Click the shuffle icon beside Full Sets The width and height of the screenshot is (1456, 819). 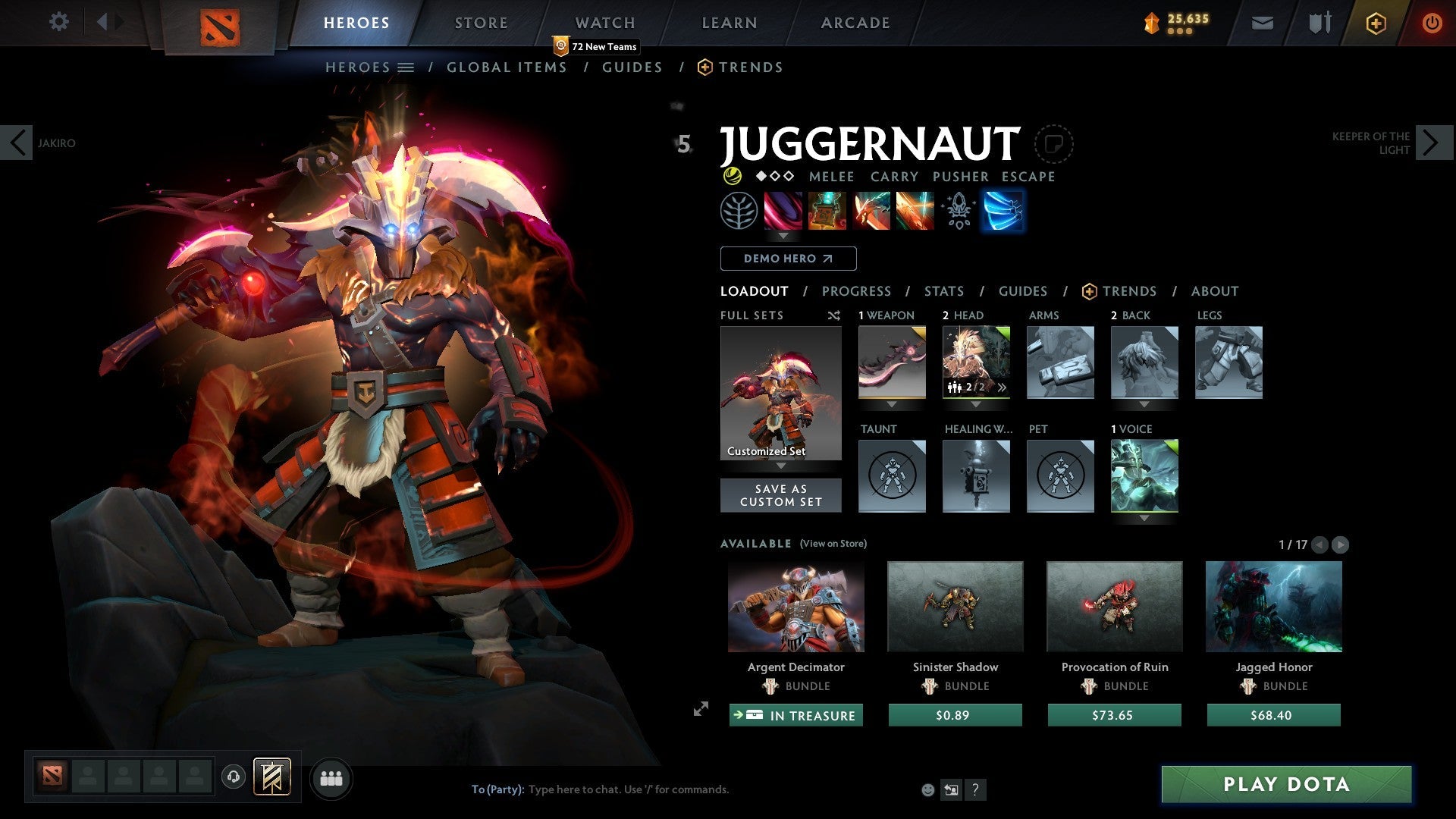tap(834, 315)
